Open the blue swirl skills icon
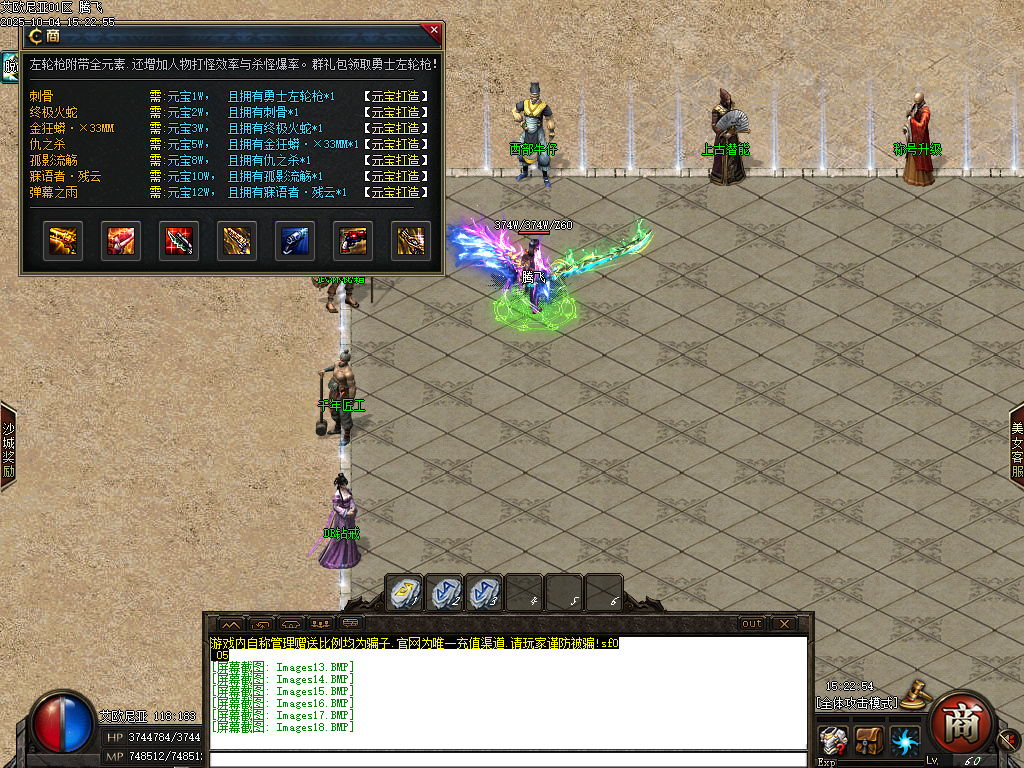1024x768 pixels. 905,742
